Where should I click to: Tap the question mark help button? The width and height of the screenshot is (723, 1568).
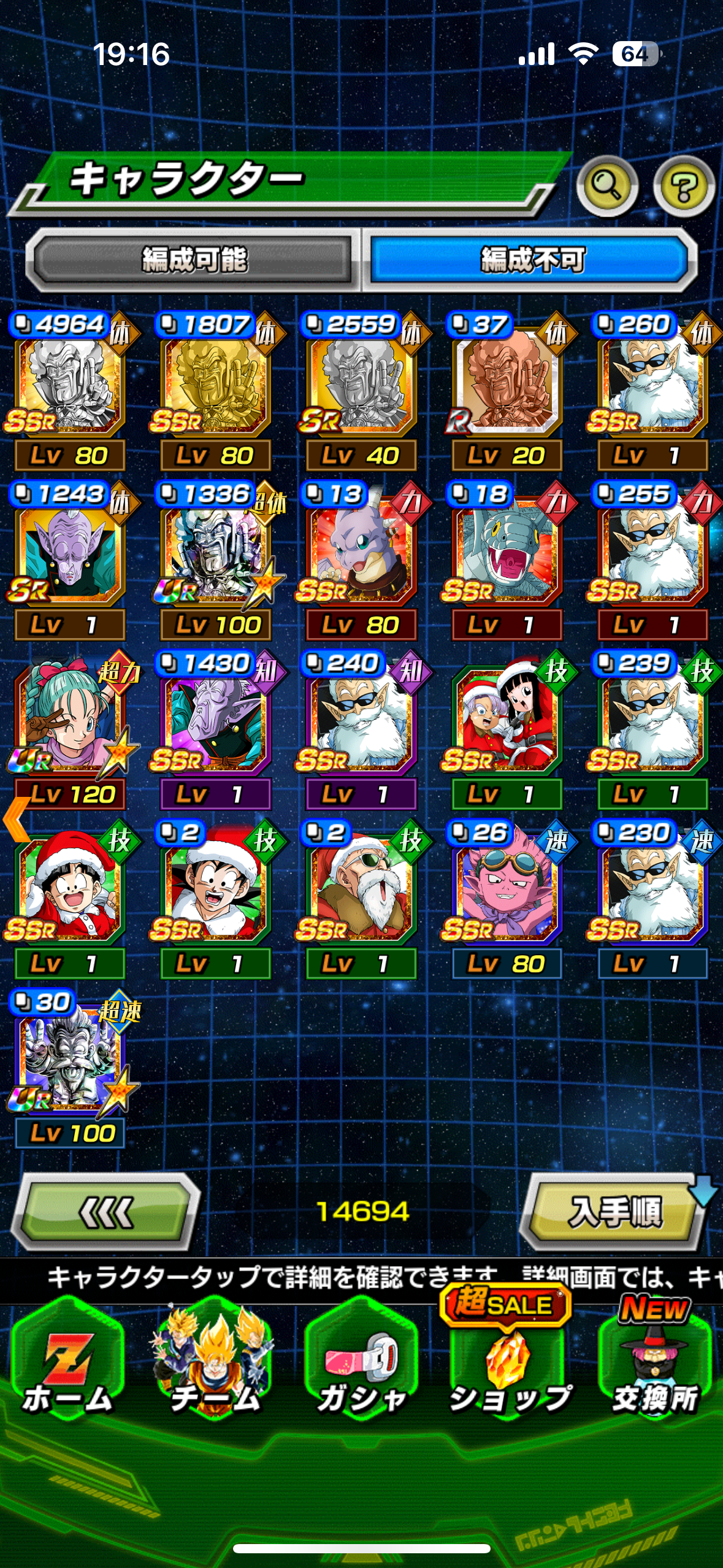pyautogui.click(x=683, y=186)
